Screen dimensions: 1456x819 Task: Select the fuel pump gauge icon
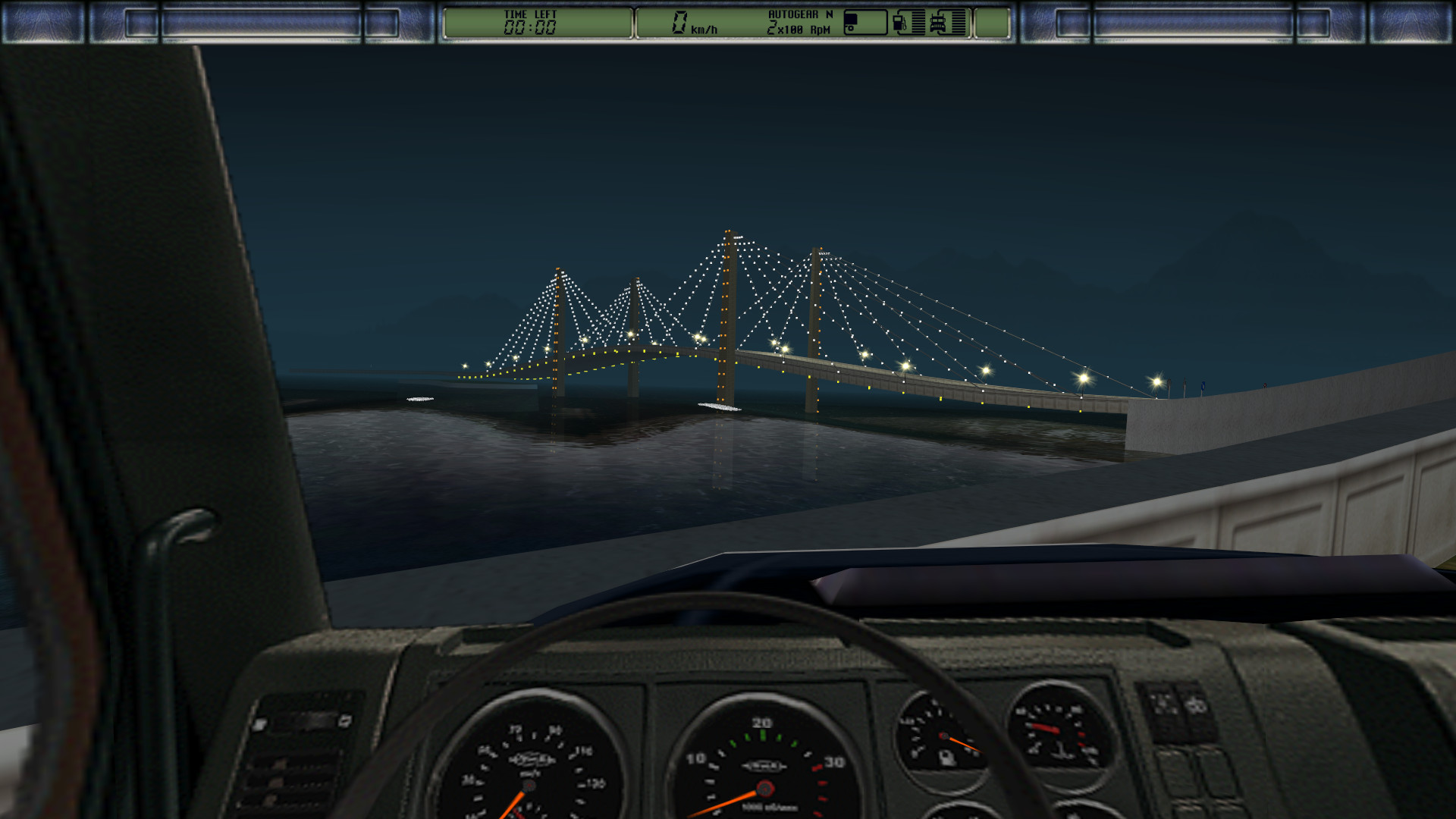click(900, 23)
